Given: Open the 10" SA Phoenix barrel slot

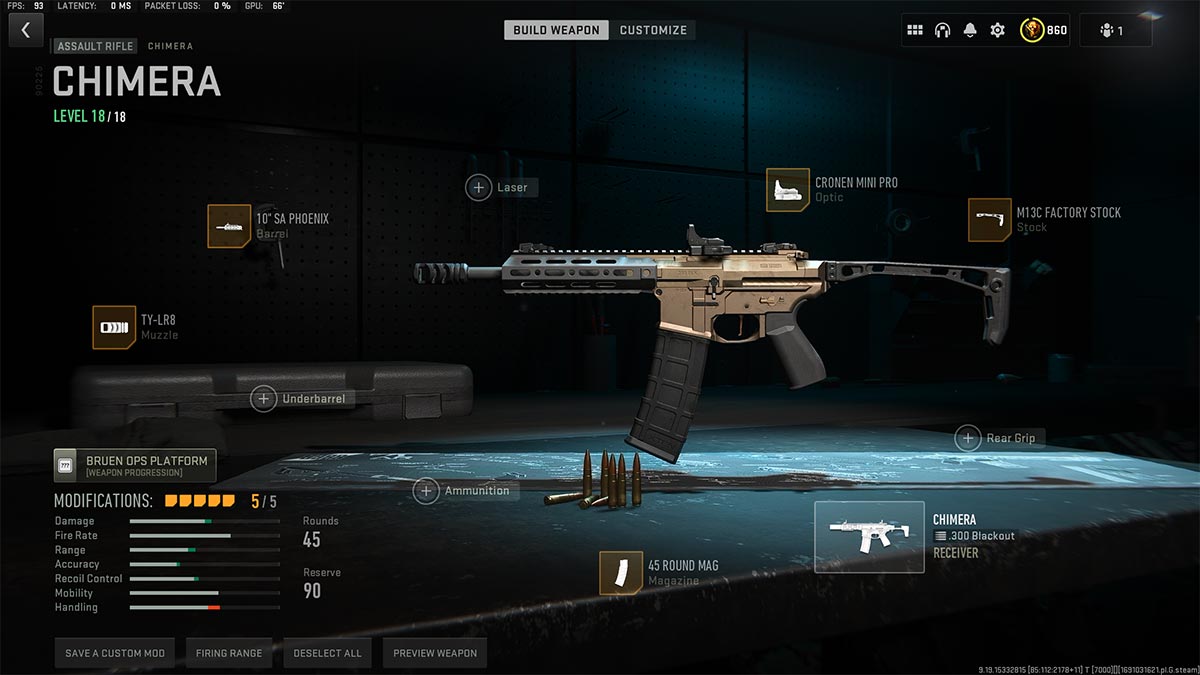Looking at the screenshot, I should pyautogui.click(x=229, y=226).
